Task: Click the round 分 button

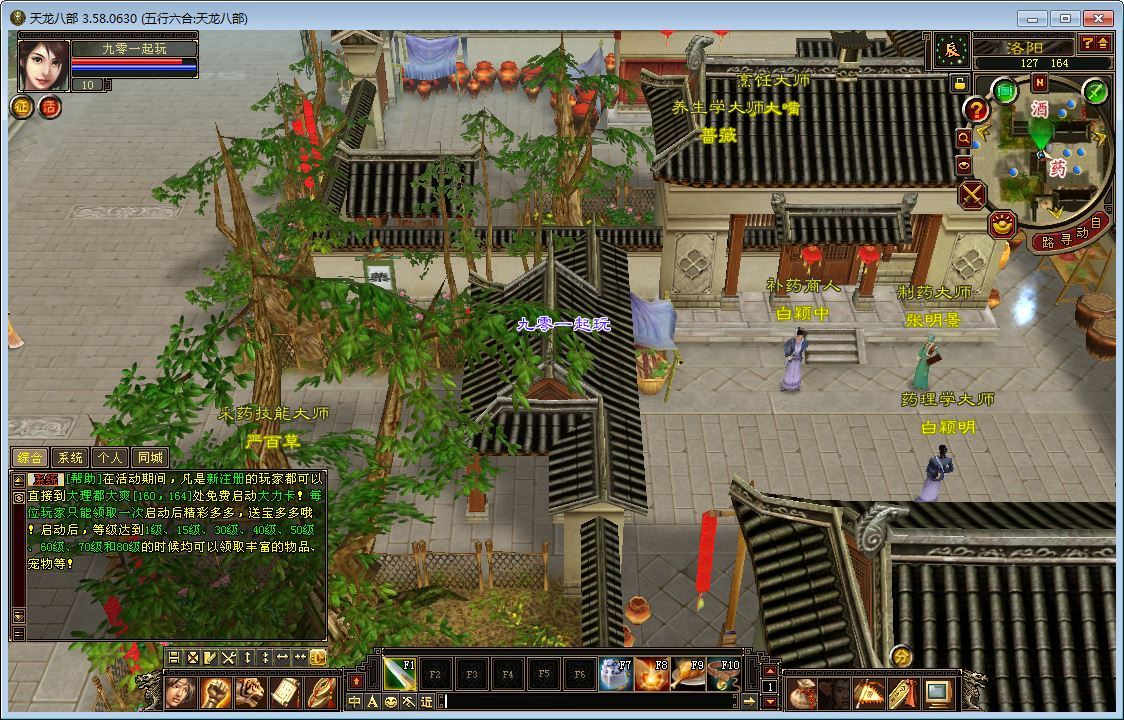Action: pos(901,656)
